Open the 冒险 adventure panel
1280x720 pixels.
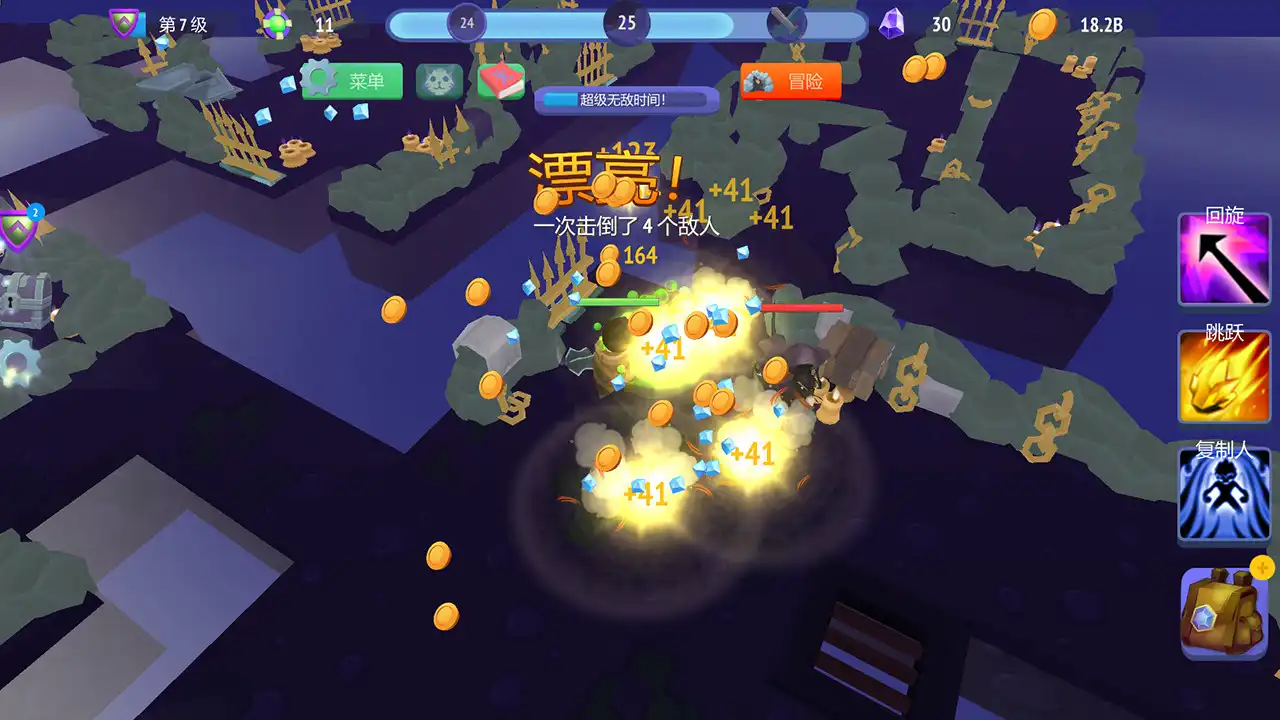790,81
